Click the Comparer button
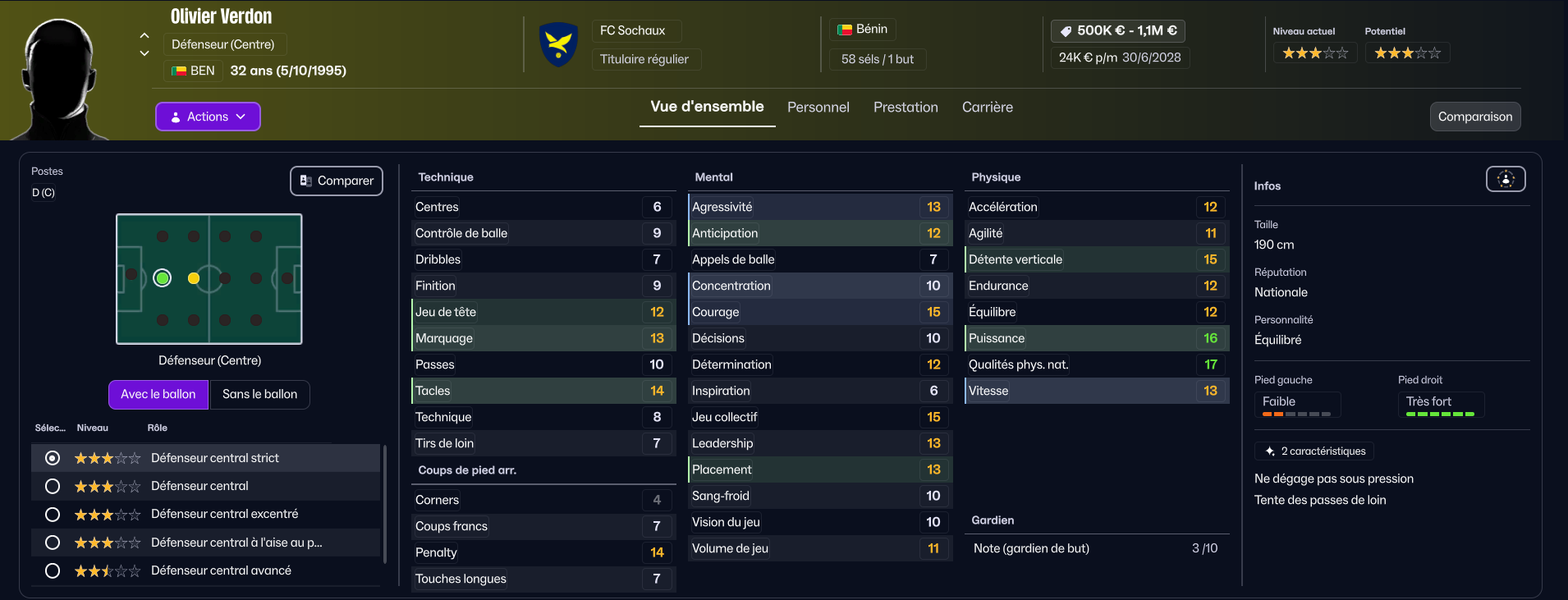This screenshot has width=1568, height=600. click(x=337, y=181)
